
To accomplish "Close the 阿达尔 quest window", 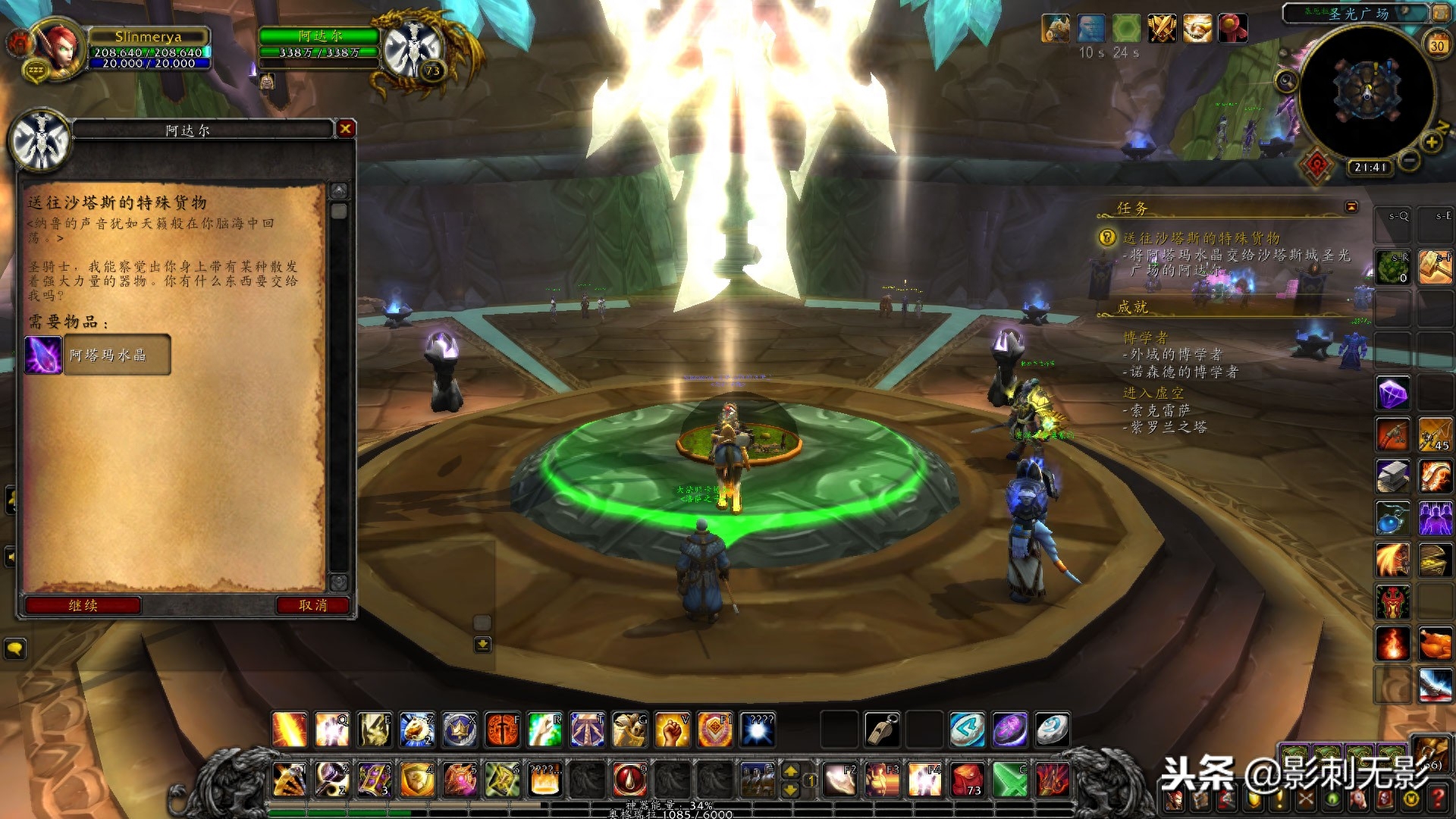I will click(346, 129).
